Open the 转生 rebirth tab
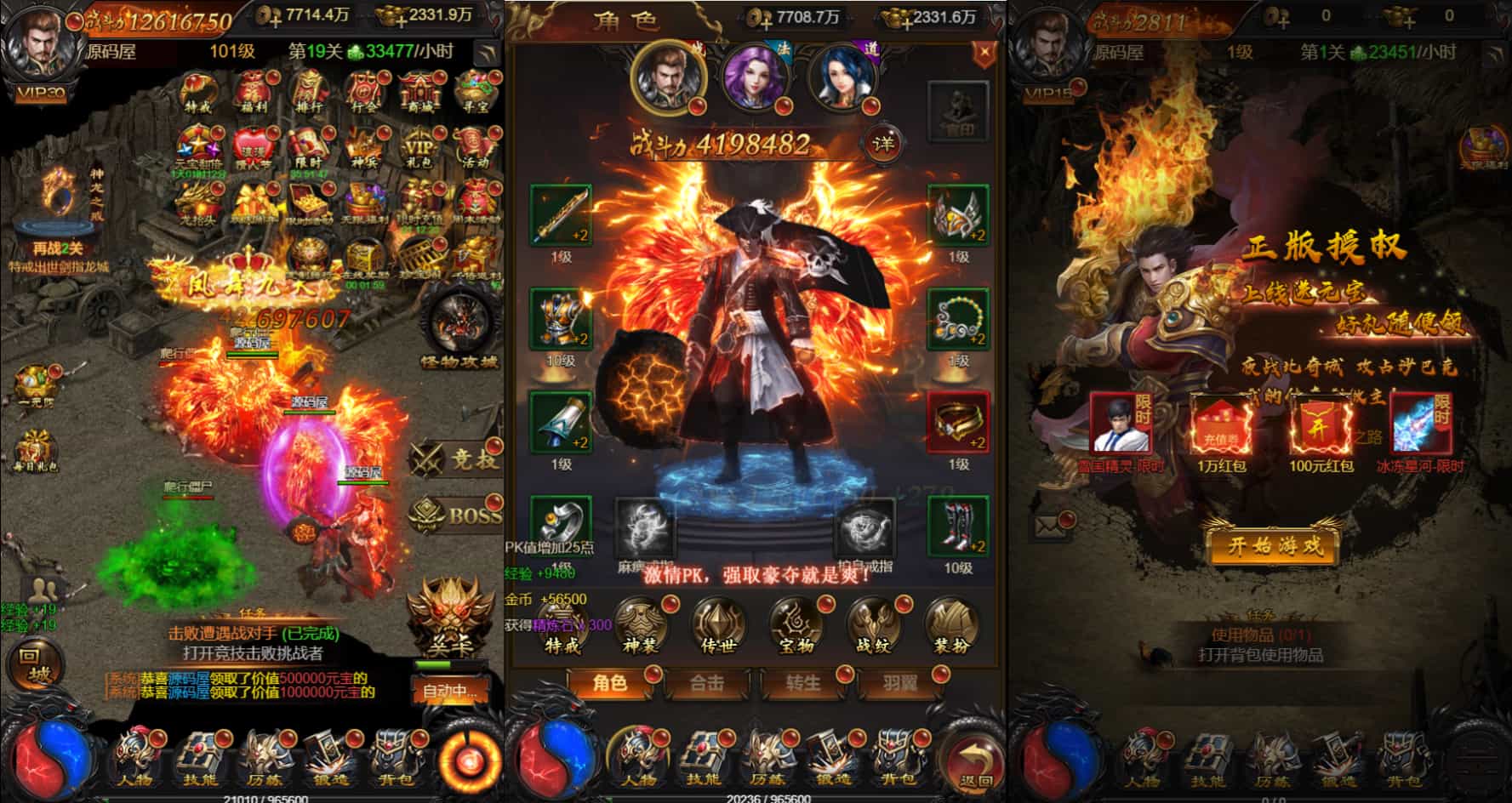The width and height of the screenshot is (1512, 803). (x=802, y=683)
